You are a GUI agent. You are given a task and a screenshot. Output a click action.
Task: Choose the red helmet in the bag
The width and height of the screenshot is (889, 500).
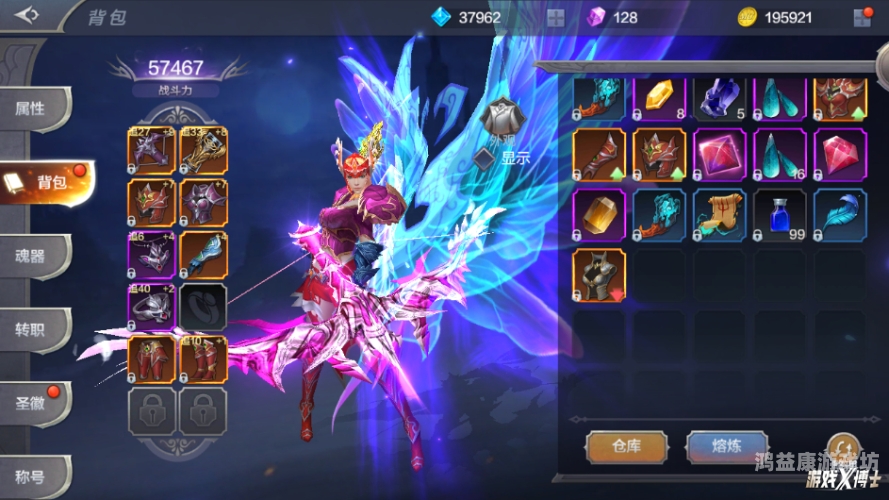click(660, 155)
